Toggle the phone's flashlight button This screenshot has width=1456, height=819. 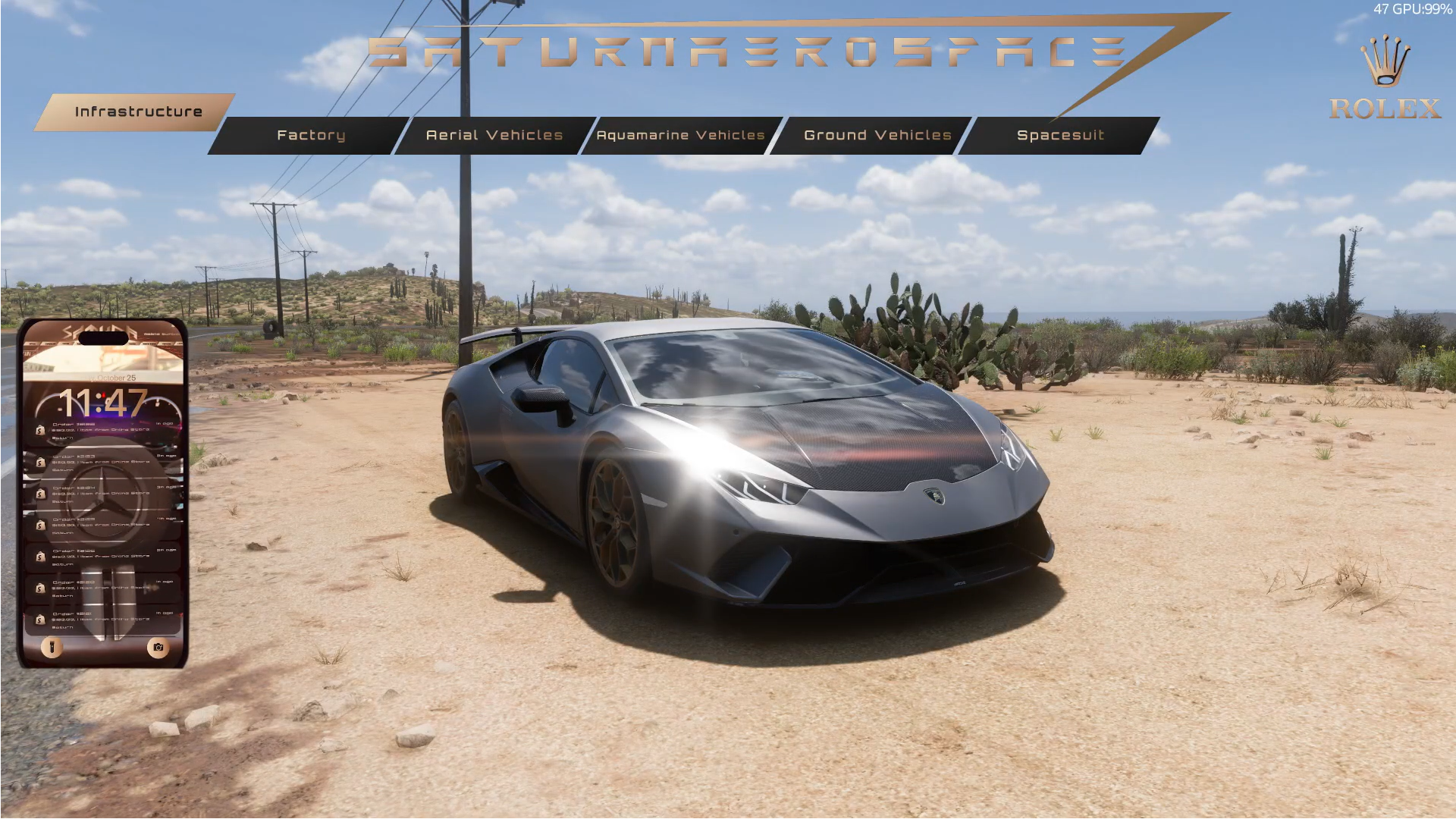click(x=52, y=647)
